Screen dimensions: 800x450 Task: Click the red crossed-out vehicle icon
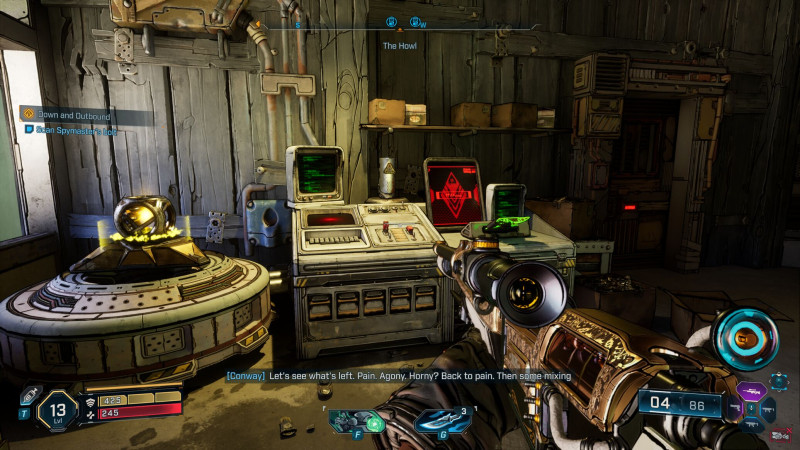pyautogui.click(x=779, y=436)
